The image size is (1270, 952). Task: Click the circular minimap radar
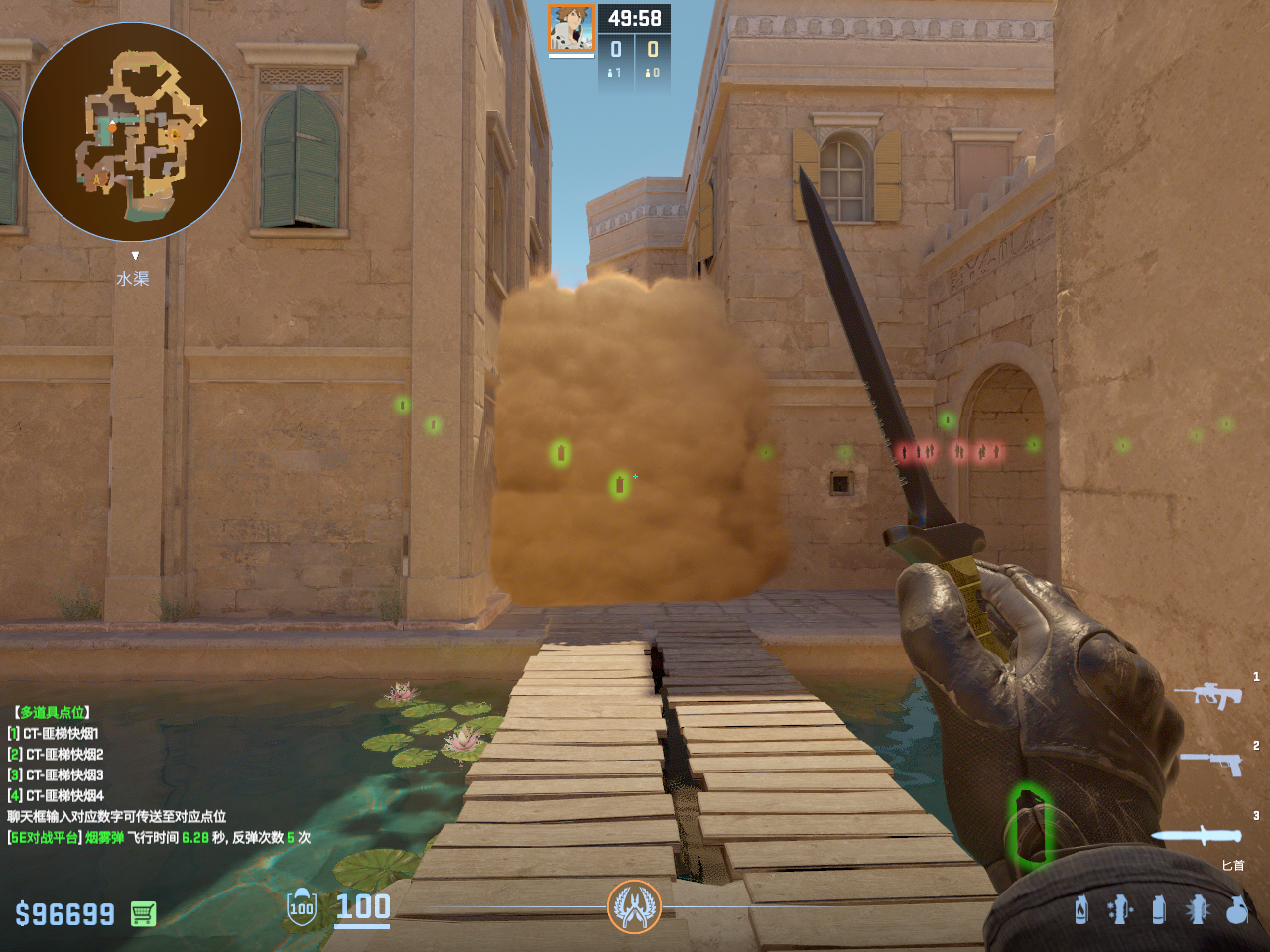pos(132,132)
